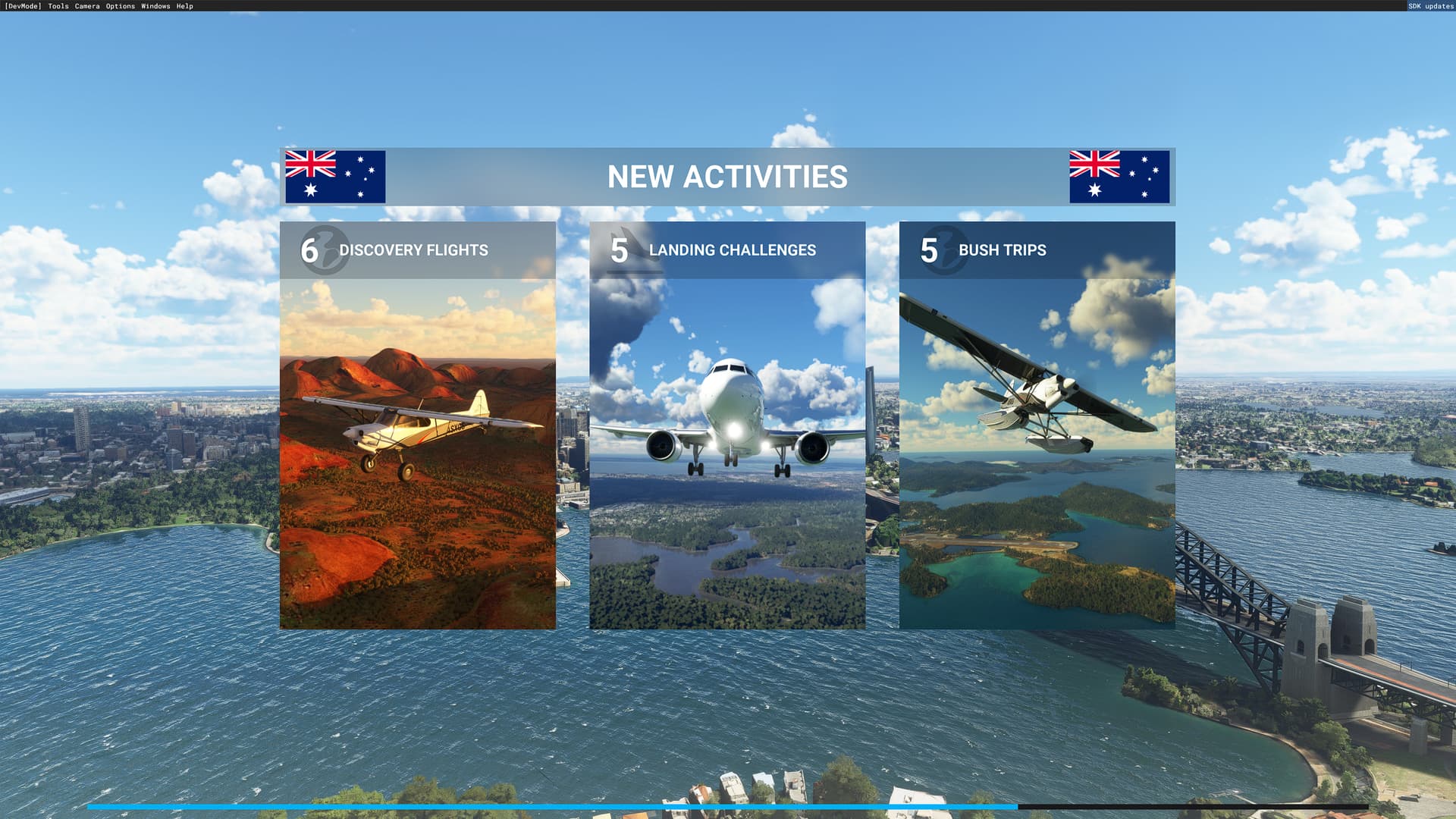Click the [DevMode] menu bar label

pos(23,6)
